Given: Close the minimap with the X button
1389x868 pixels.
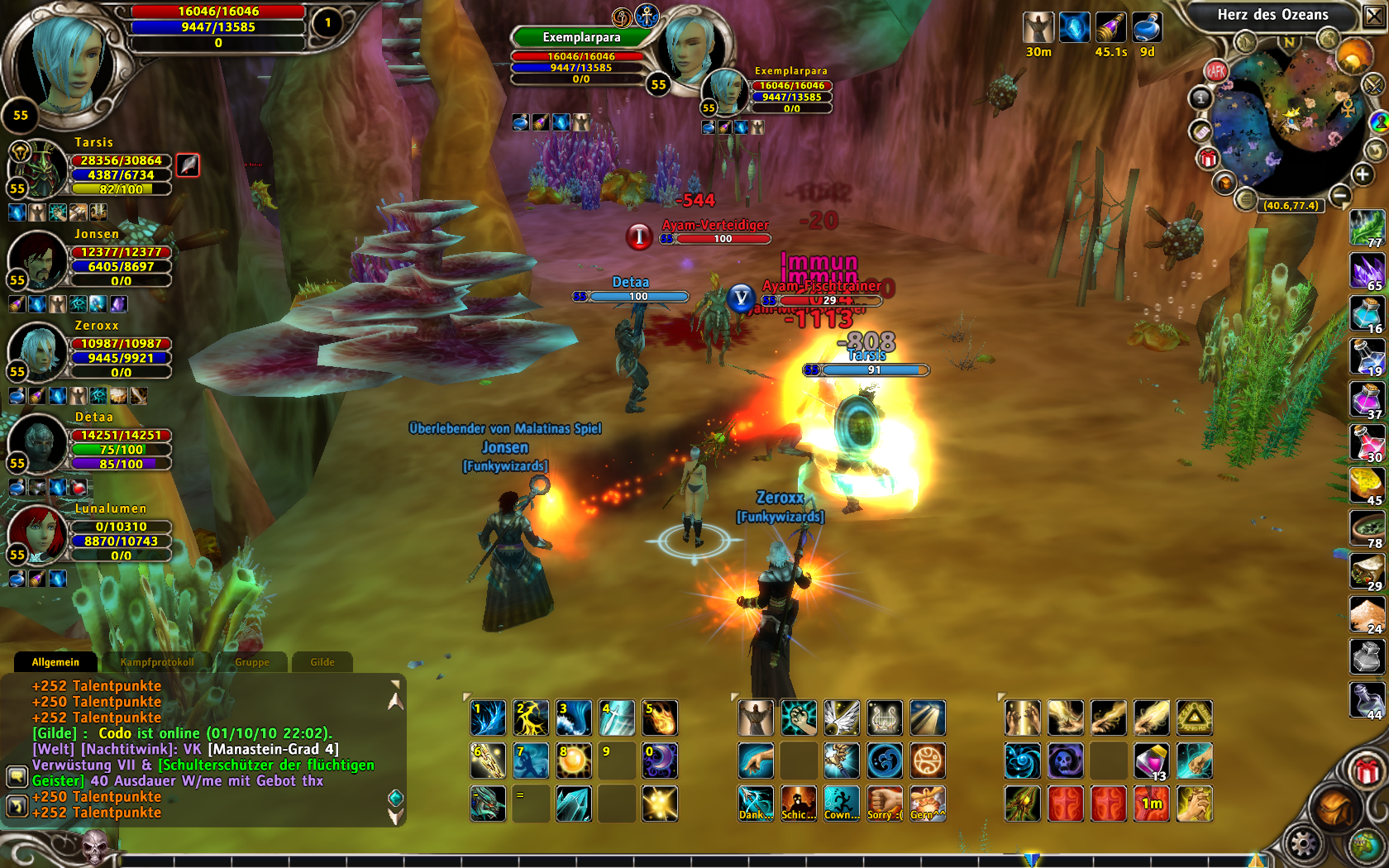Looking at the screenshot, I should pos(1373,16).
